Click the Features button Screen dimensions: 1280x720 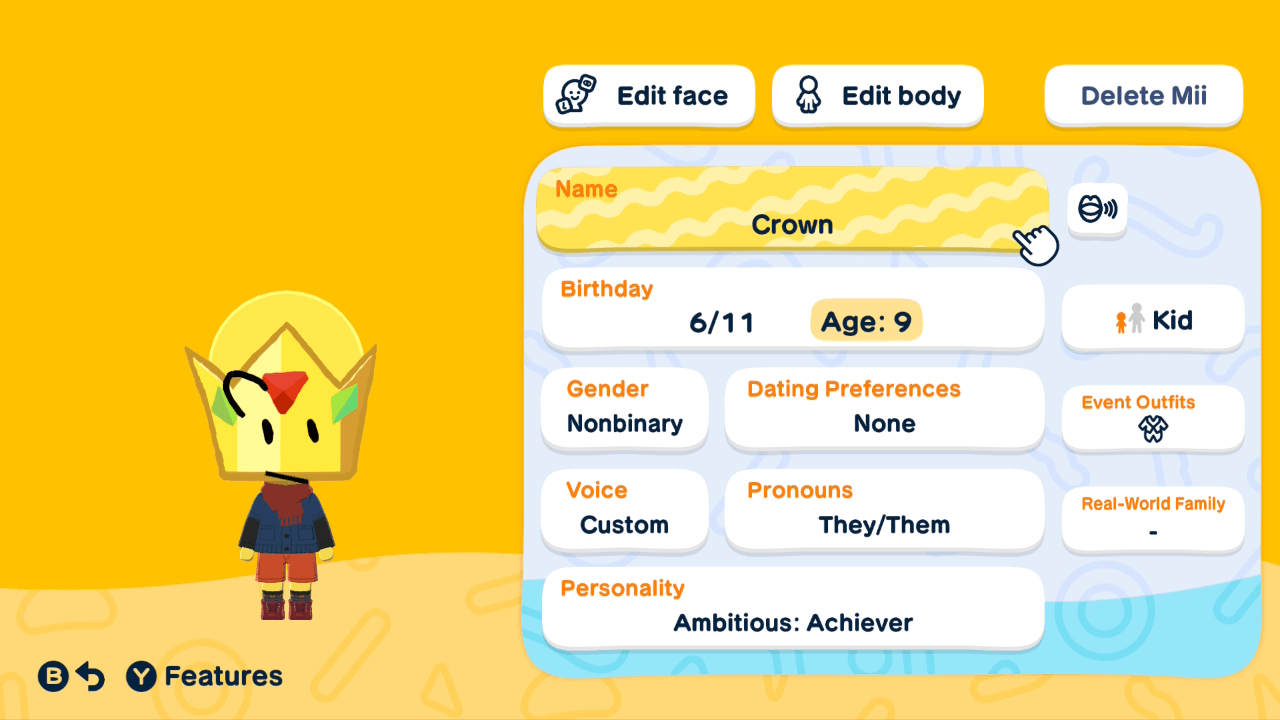(x=204, y=676)
